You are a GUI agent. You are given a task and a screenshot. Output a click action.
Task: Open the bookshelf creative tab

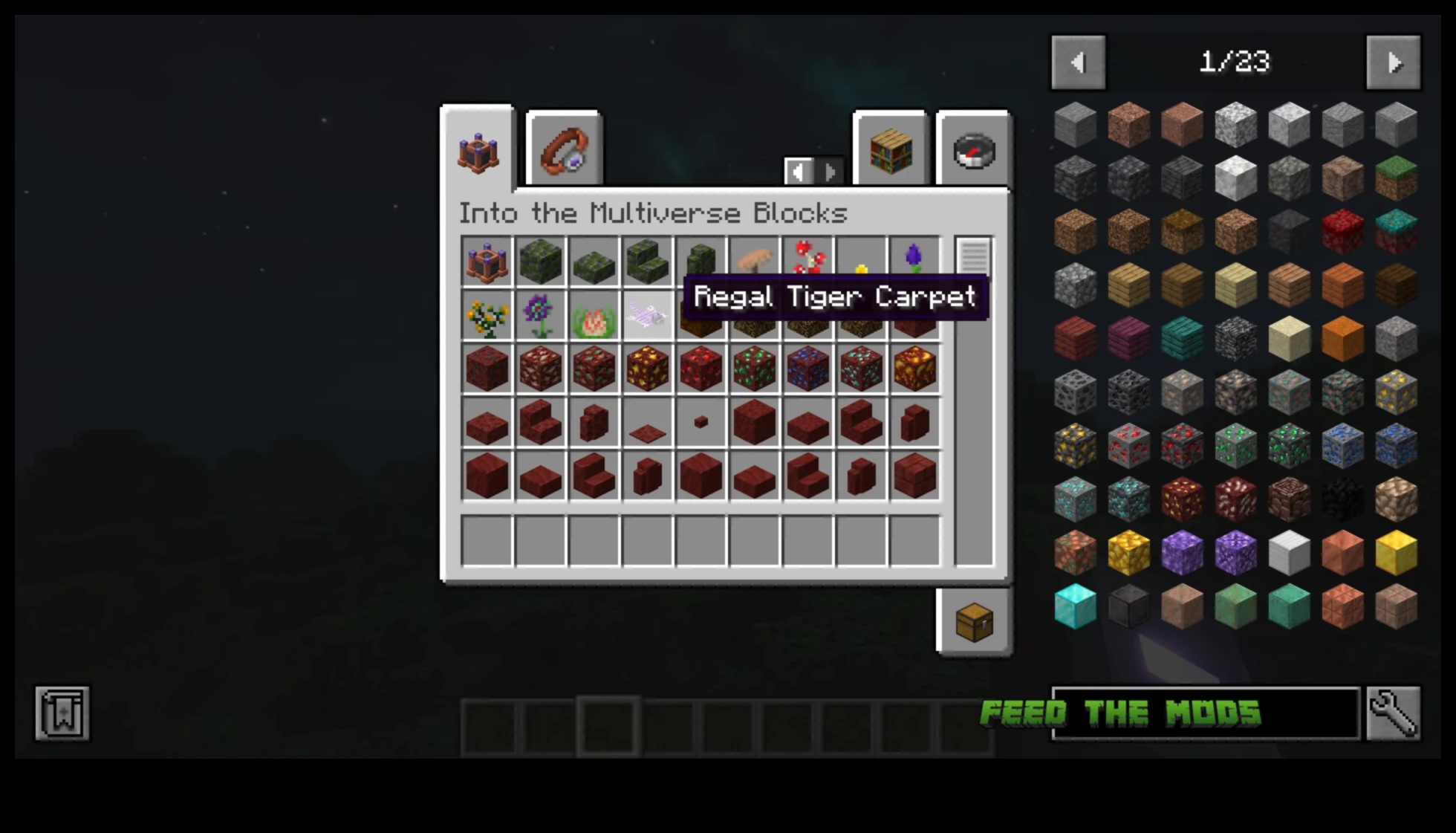pyautogui.click(x=891, y=152)
